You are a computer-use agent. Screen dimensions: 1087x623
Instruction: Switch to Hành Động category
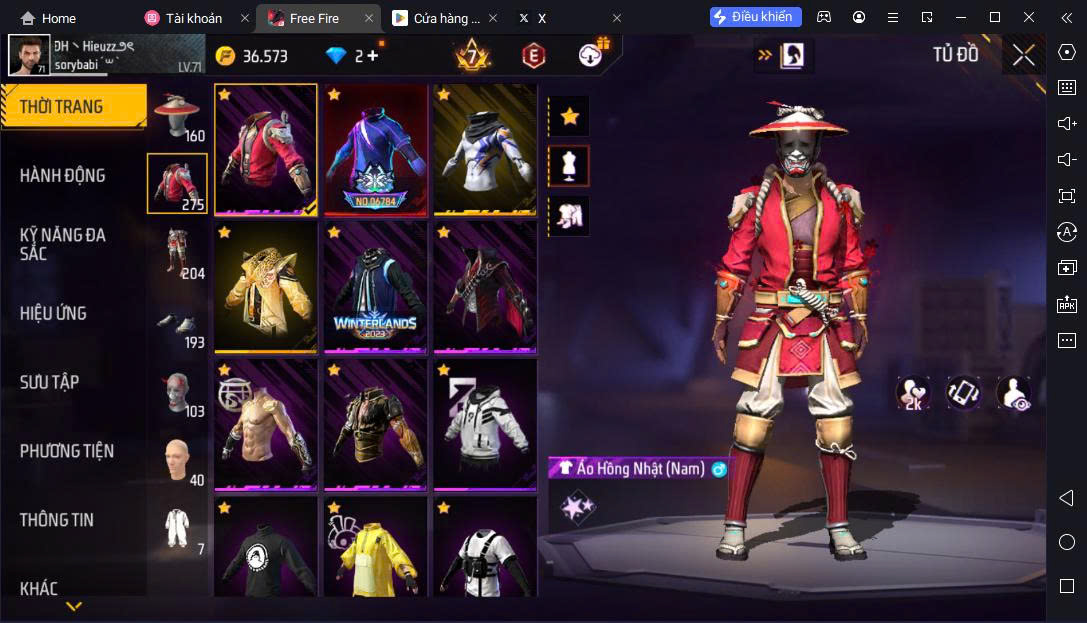pos(63,175)
